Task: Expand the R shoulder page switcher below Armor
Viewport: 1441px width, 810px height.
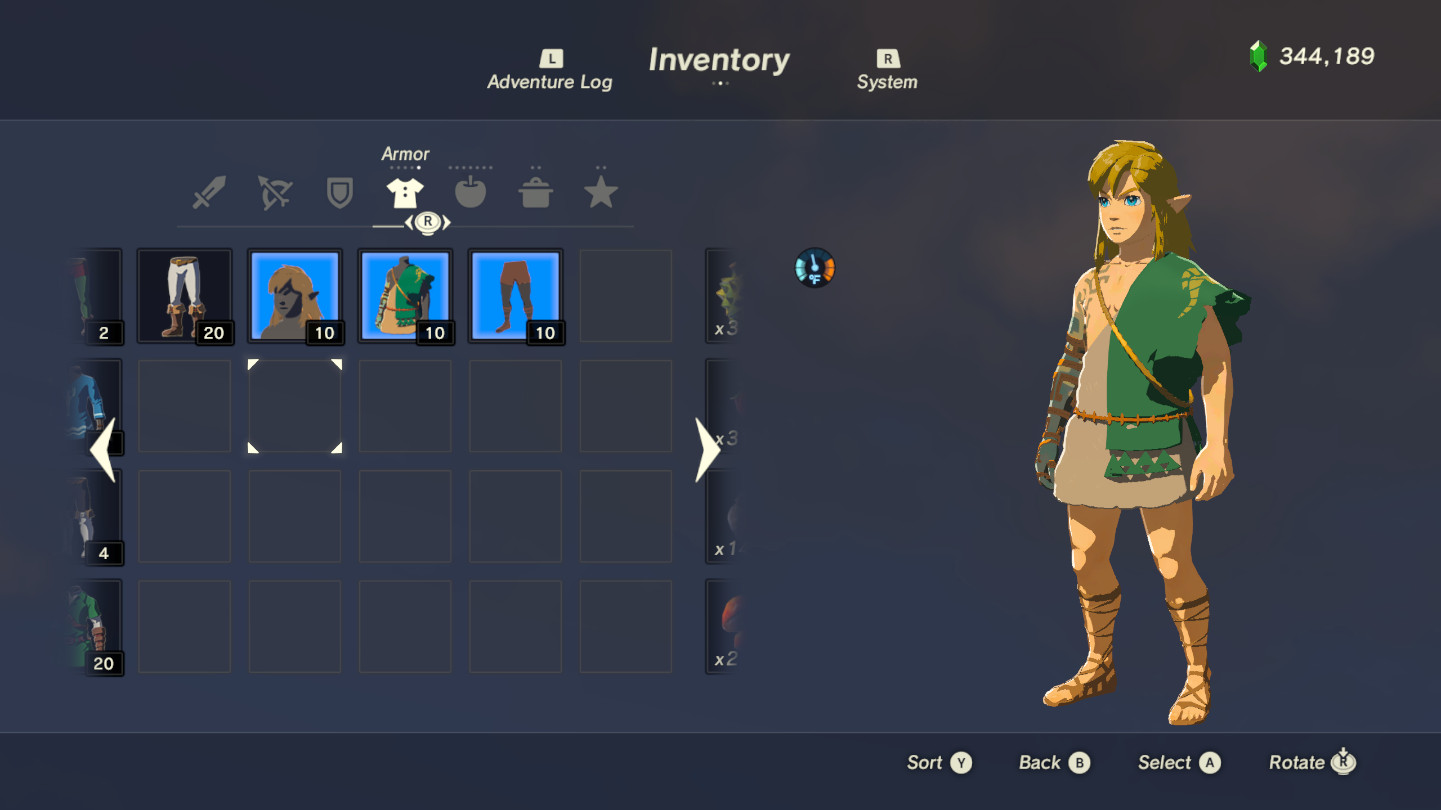Action: click(427, 222)
